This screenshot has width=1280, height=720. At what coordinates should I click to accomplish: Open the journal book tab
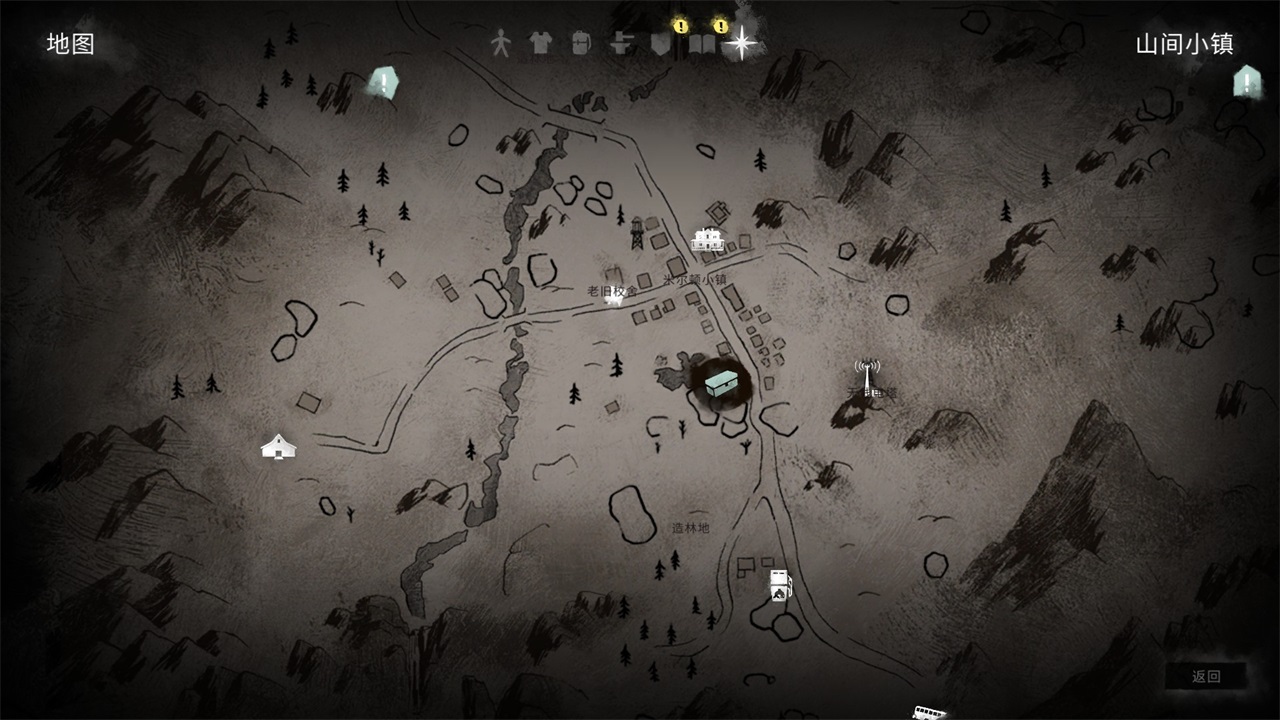(702, 44)
